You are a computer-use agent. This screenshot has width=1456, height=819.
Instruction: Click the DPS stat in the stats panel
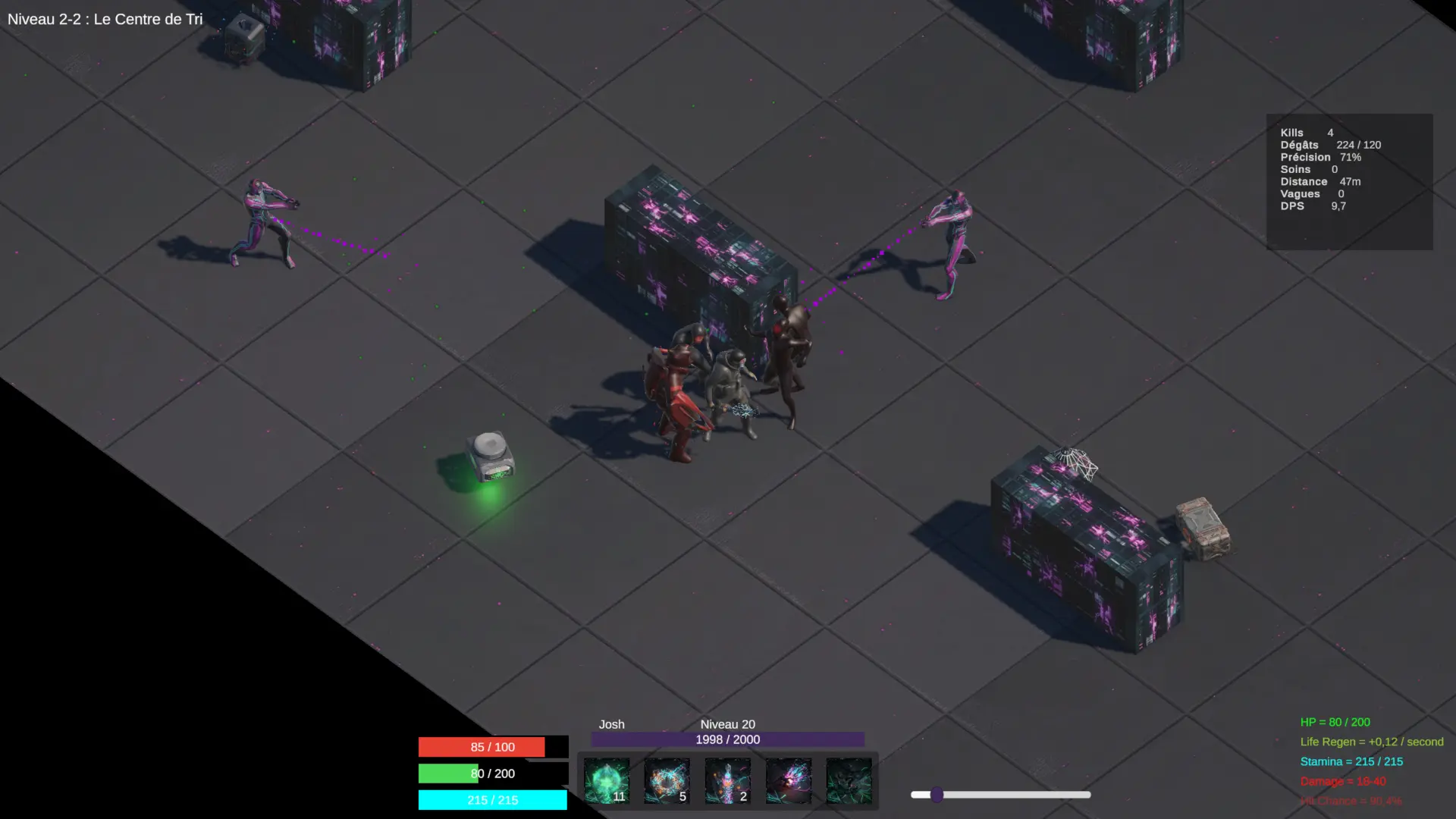tap(1313, 206)
